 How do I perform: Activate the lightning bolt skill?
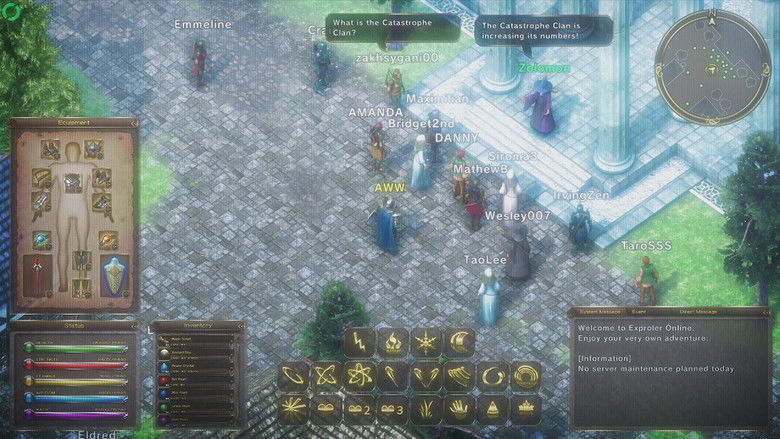(x=359, y=343)
